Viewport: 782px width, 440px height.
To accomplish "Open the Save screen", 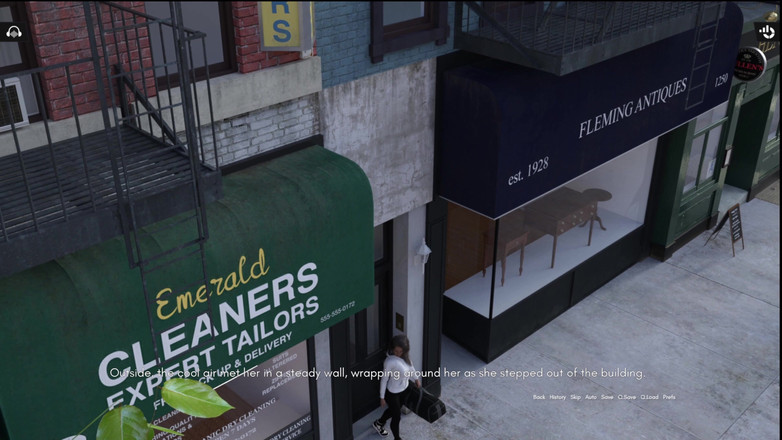I will [x=607, y=397].
